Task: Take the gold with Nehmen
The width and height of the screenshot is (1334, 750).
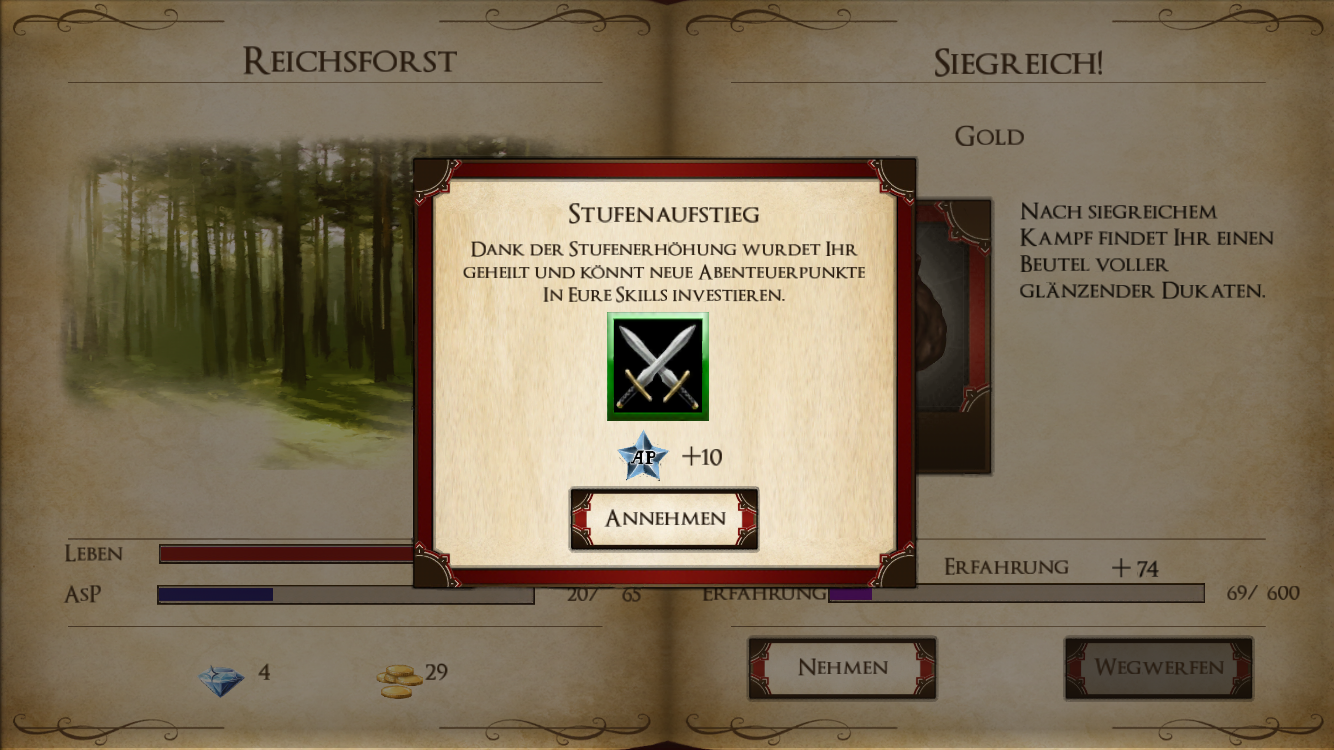Action: [842, 668]
